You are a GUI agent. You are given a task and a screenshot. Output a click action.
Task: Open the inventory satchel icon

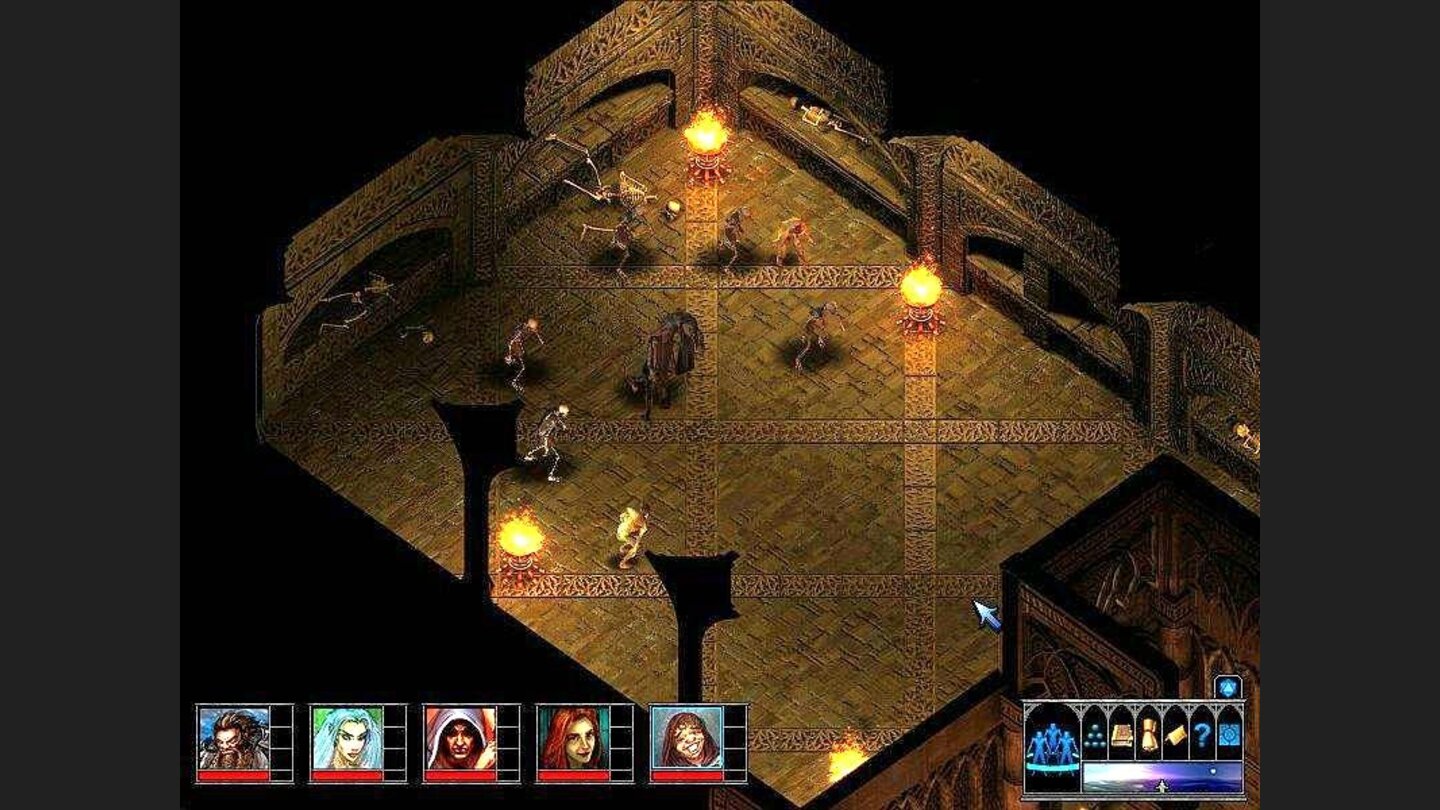(1150, 735)
